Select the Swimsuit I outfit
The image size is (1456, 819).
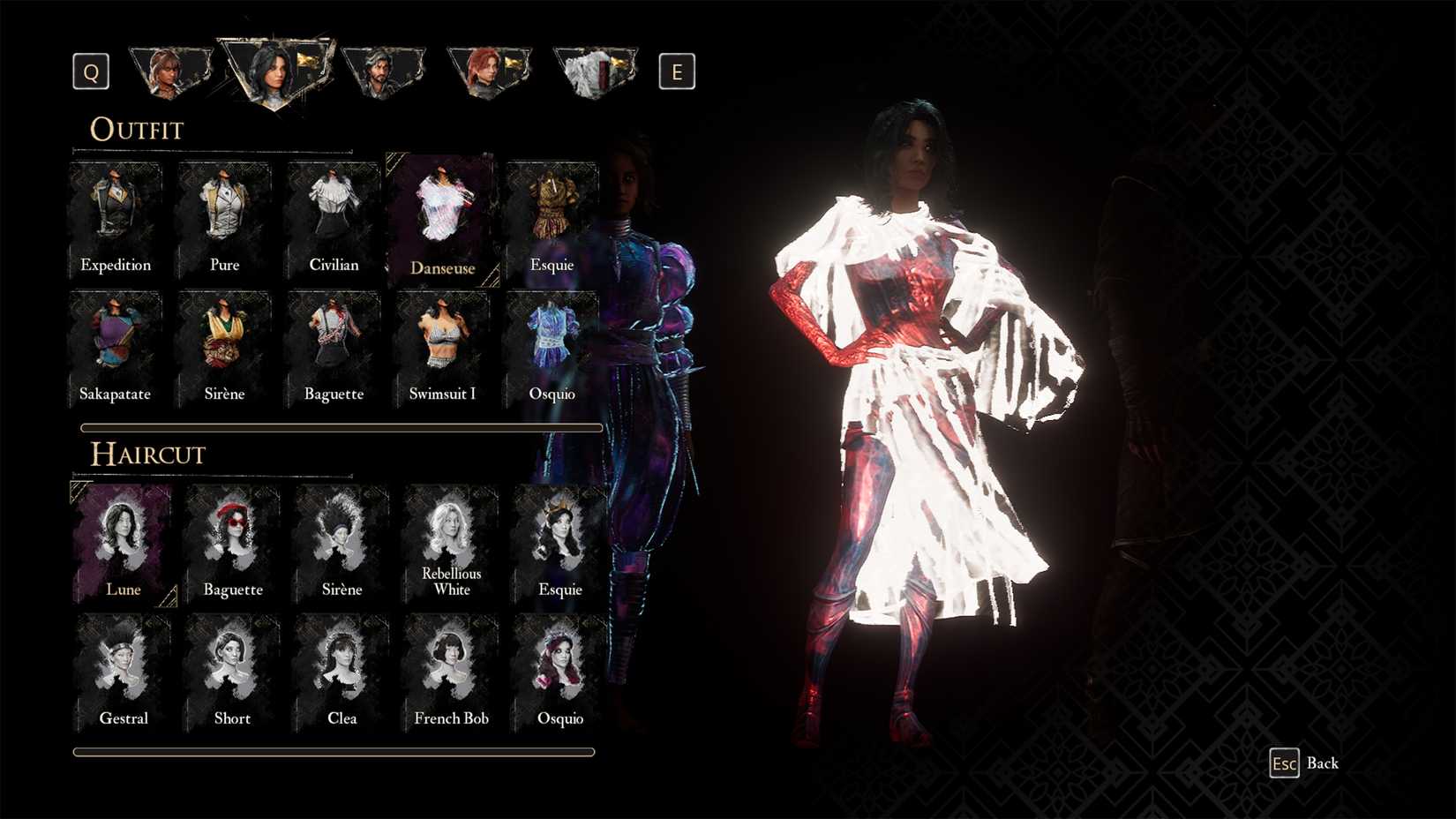pyautogui.click(x=441, y=344)
